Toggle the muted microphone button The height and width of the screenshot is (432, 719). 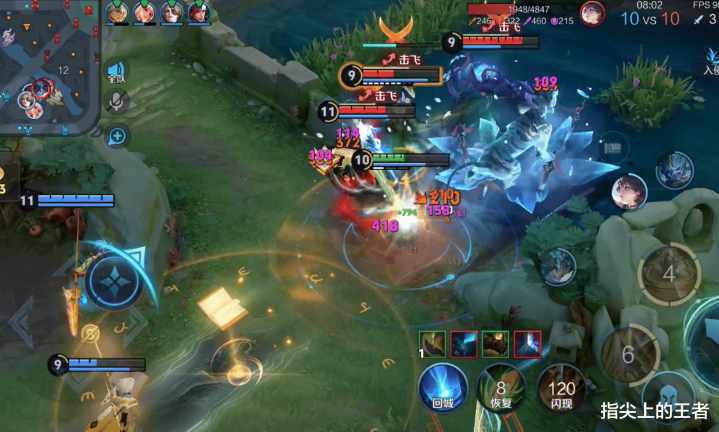[x=116, y=101]
